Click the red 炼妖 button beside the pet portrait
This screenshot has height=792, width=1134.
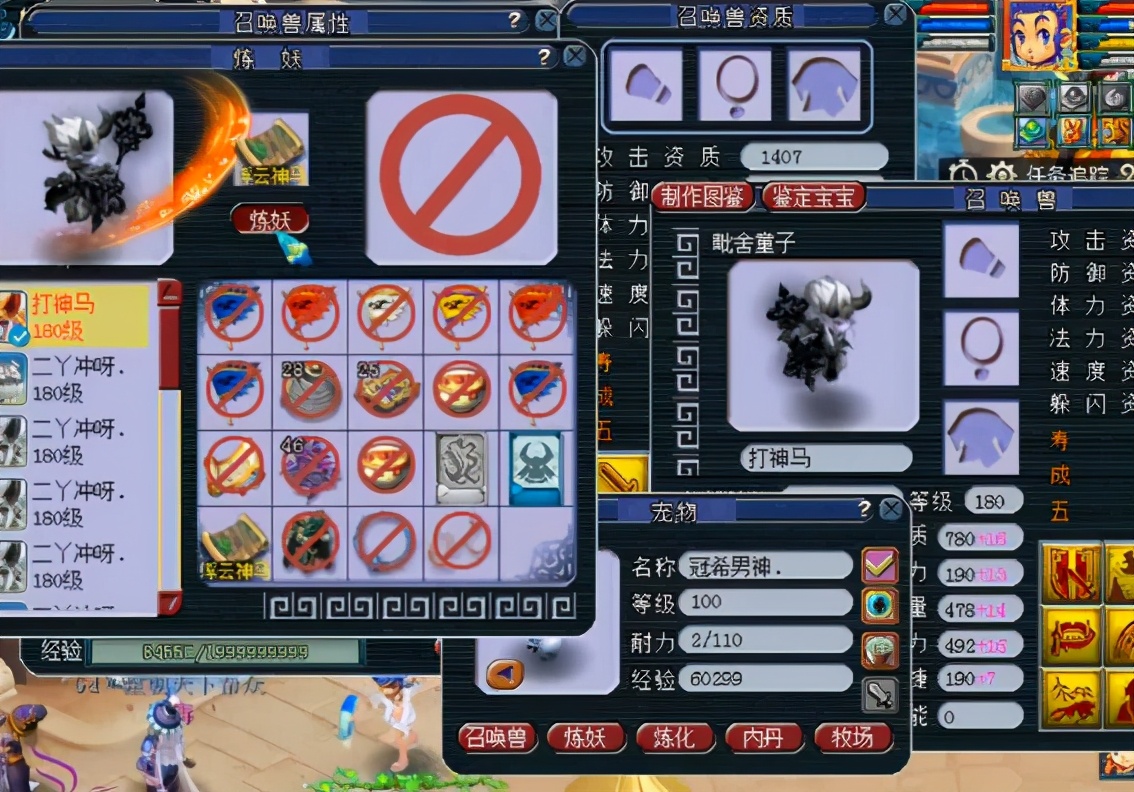click(269, 219)
